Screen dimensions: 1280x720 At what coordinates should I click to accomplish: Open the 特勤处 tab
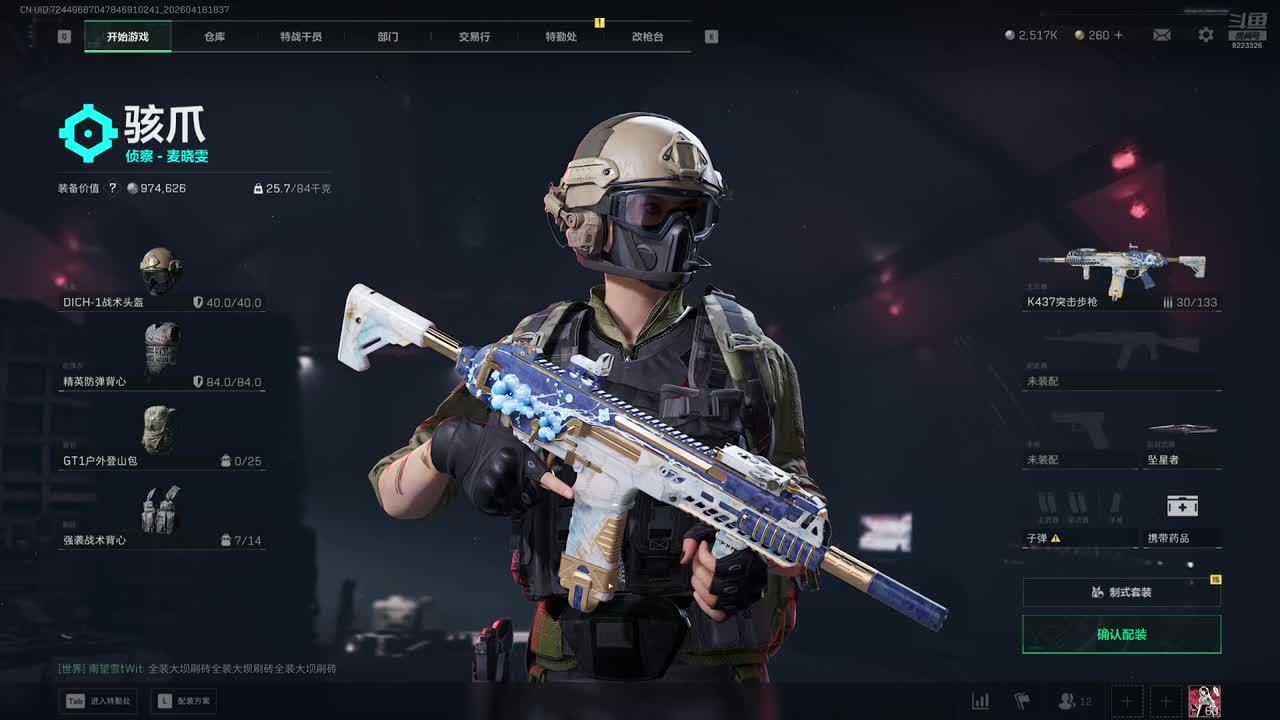tap(561, 37)
